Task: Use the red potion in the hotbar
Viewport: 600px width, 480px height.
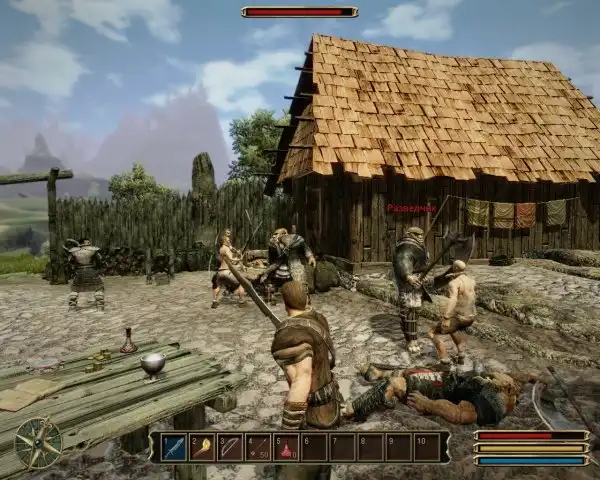Action: 286,447
